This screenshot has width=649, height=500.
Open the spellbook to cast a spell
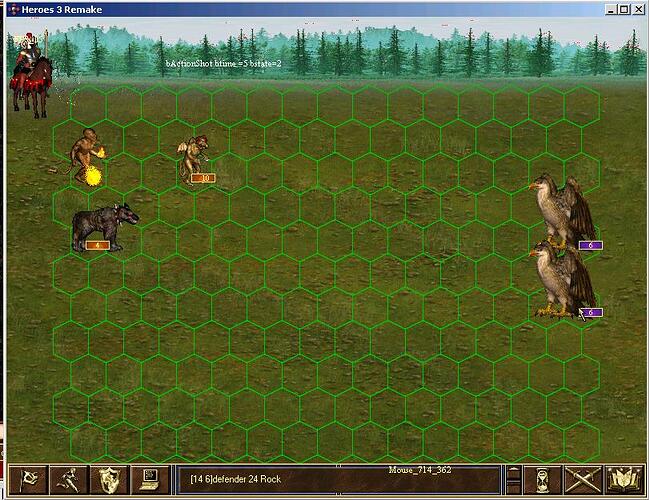(623, 480)
